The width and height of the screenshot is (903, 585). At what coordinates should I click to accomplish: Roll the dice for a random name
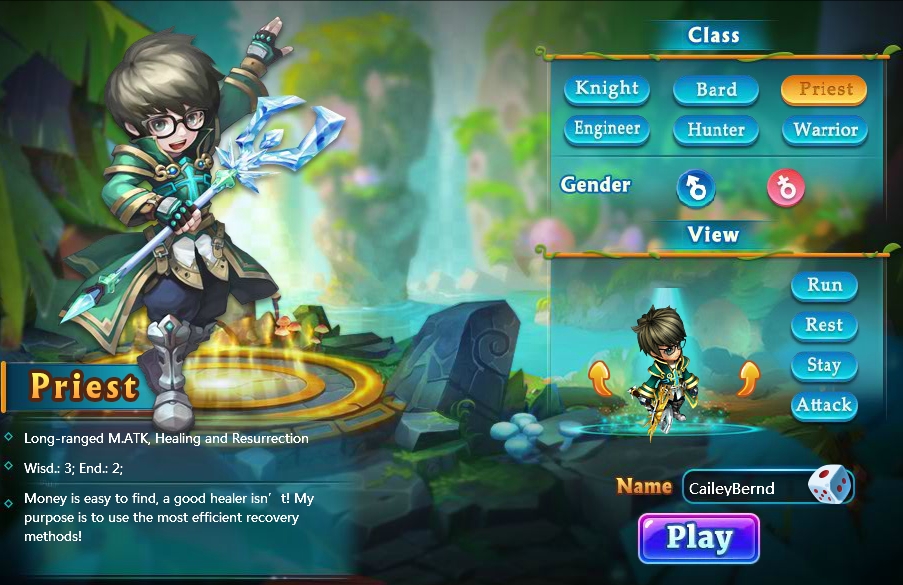[x=830, y=487]
